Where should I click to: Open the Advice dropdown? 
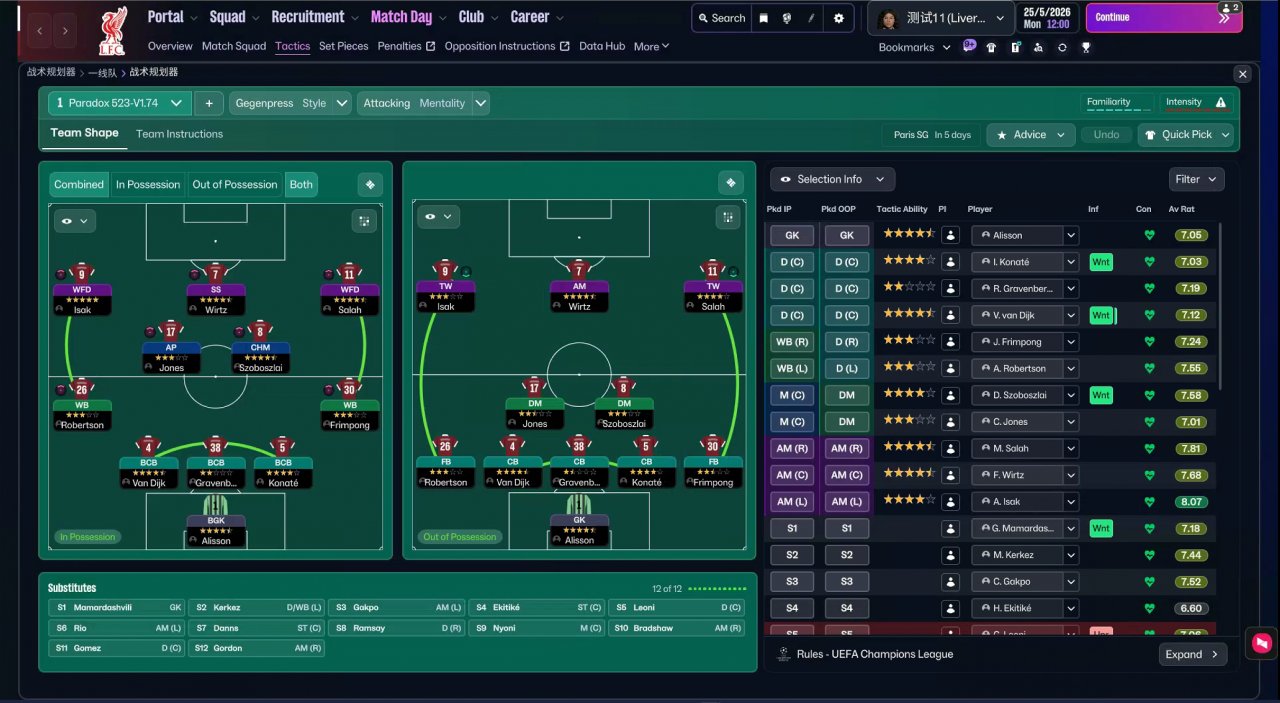pos(1031,135)
